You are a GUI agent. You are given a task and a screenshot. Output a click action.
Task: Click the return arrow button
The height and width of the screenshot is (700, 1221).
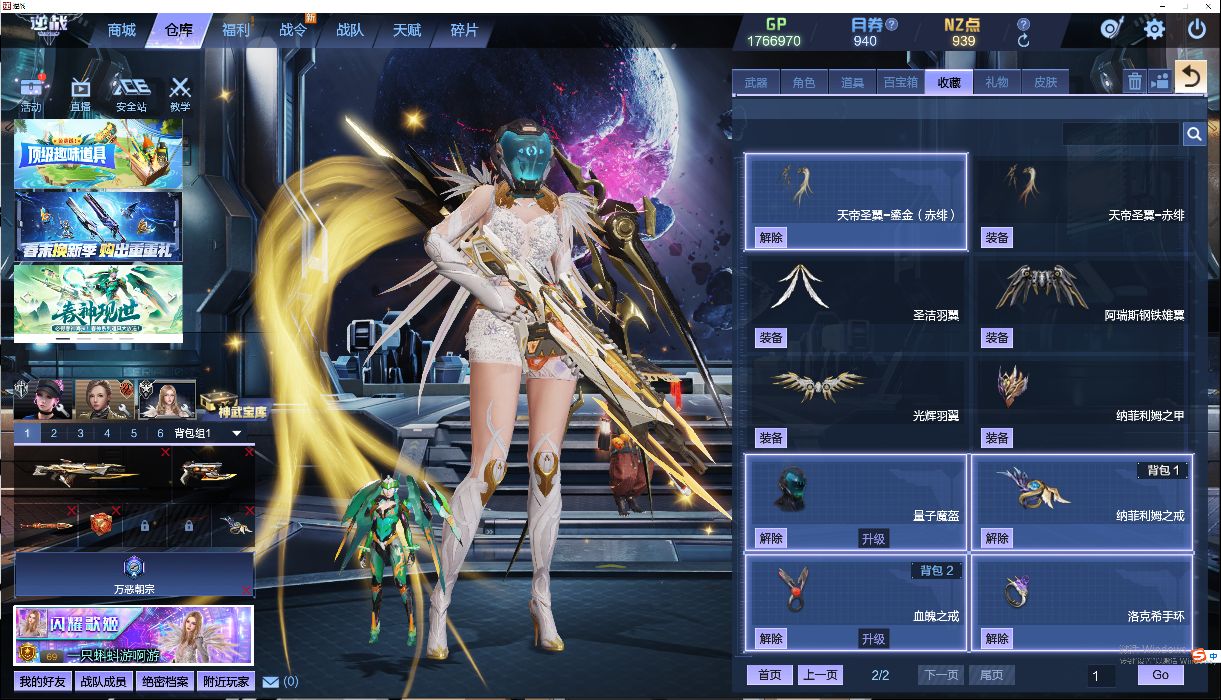click(1189, 77)
